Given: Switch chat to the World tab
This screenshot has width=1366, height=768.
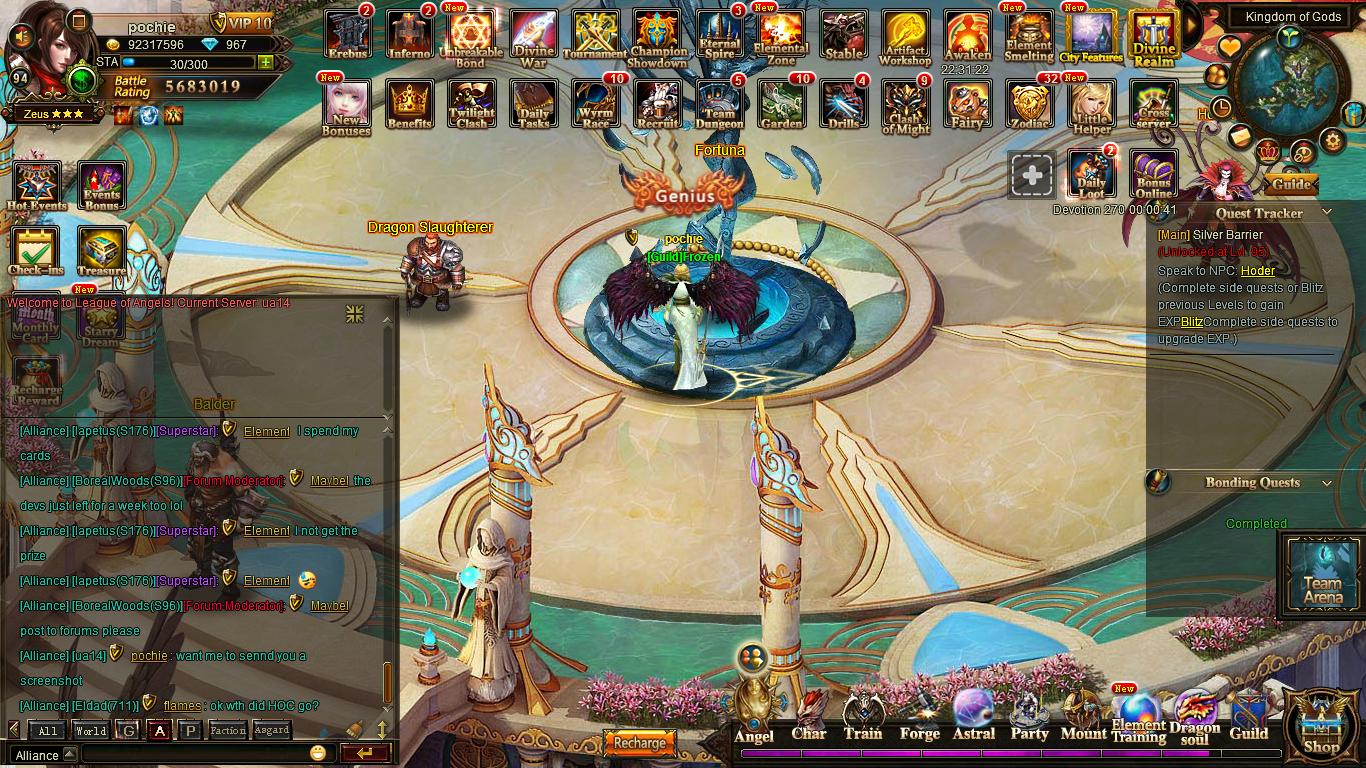Looking at the screenshot, I should [x=90, y=731].
